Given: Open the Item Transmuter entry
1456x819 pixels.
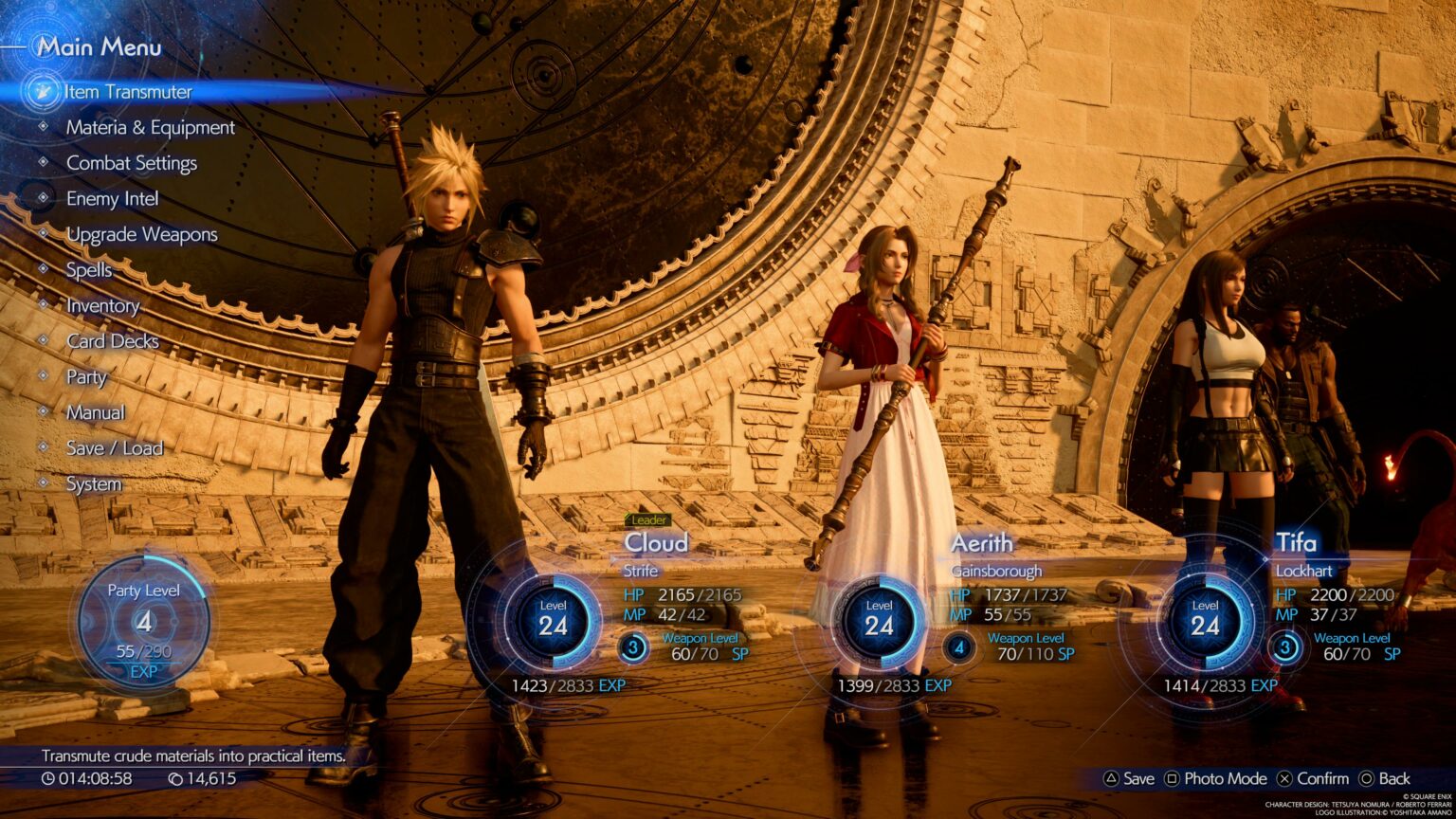Looking at the screenshot, I should point(128,92).
